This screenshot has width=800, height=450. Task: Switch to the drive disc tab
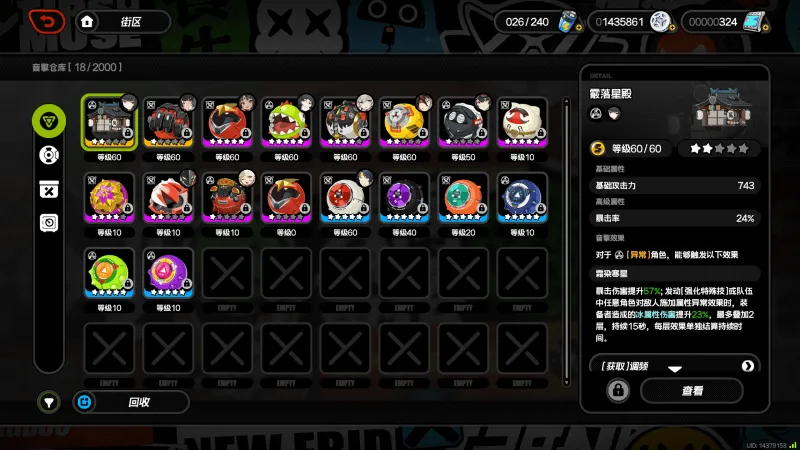point(48,155)
